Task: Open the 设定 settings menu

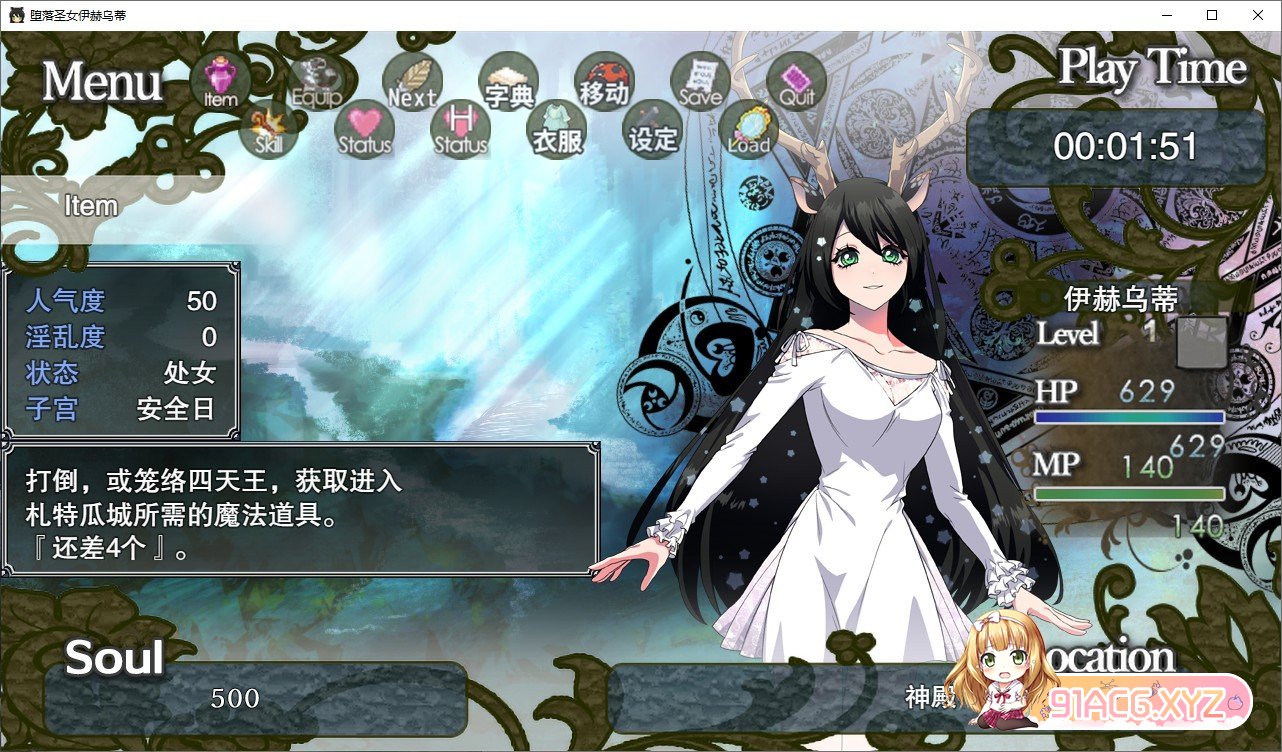Action: [x=652, y=129]
